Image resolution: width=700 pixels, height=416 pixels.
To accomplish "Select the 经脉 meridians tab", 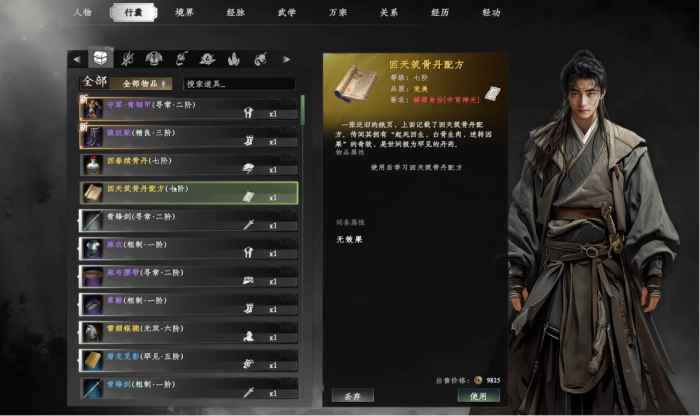I will (235, 12).
